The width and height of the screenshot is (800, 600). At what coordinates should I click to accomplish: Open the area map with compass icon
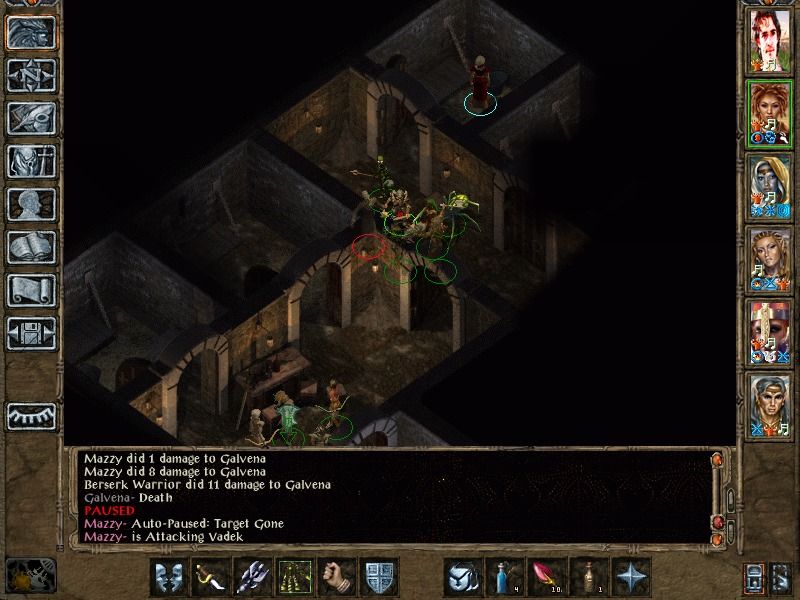coord(31,76)
